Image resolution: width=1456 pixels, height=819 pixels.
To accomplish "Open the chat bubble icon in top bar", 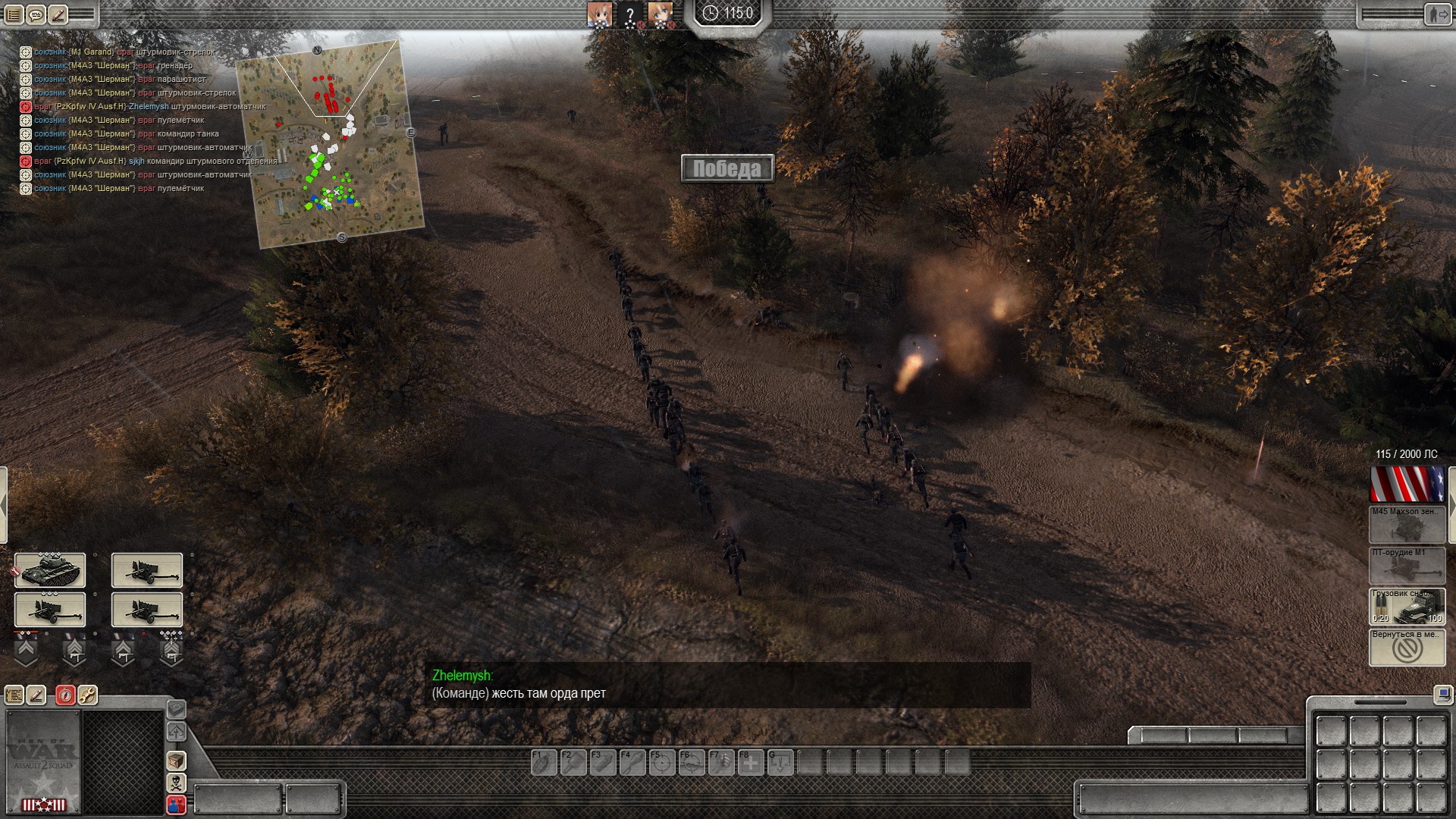I will [36, 14].
